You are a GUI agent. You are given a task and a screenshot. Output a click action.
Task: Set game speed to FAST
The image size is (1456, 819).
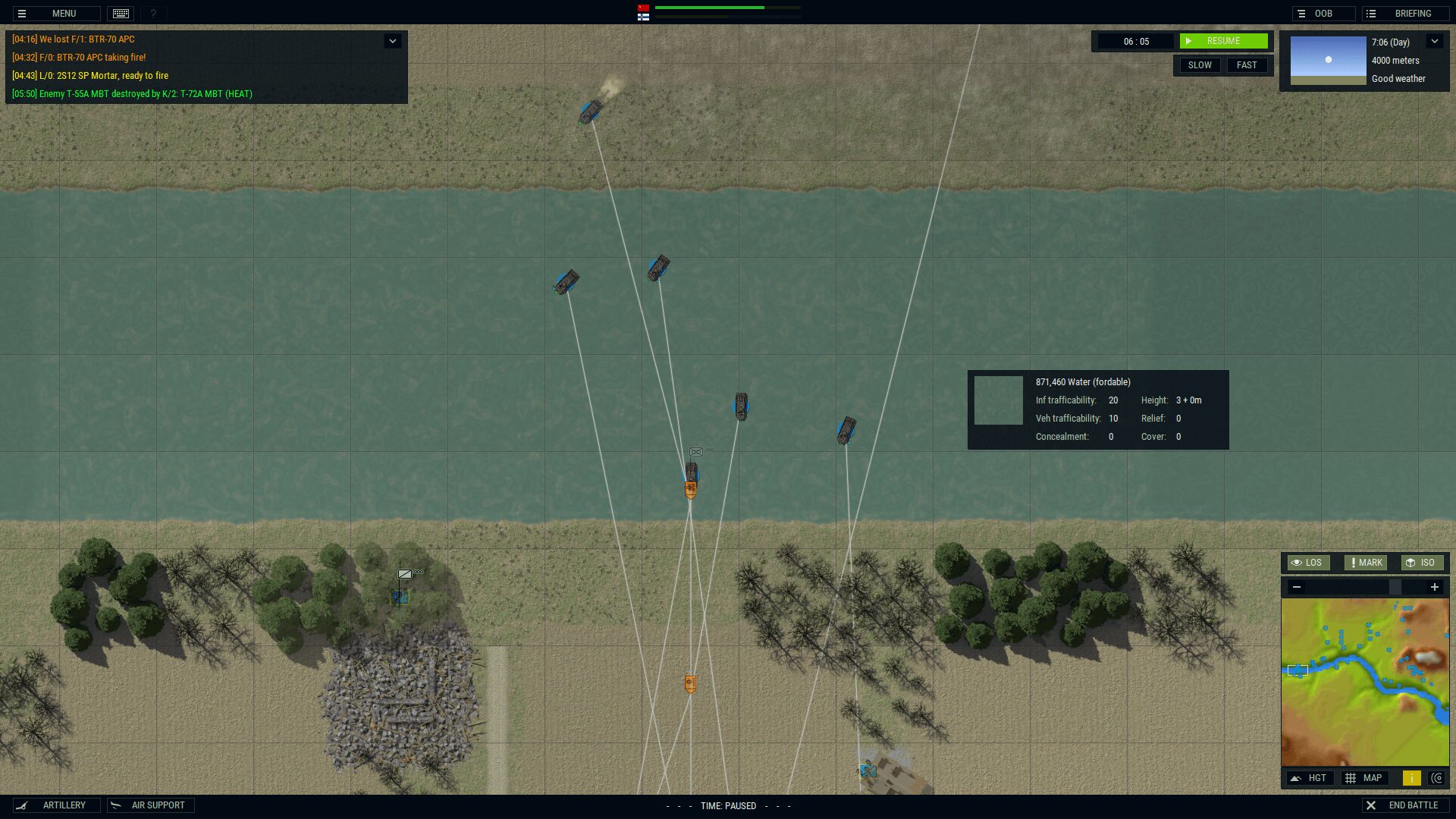coord(1246,65)
